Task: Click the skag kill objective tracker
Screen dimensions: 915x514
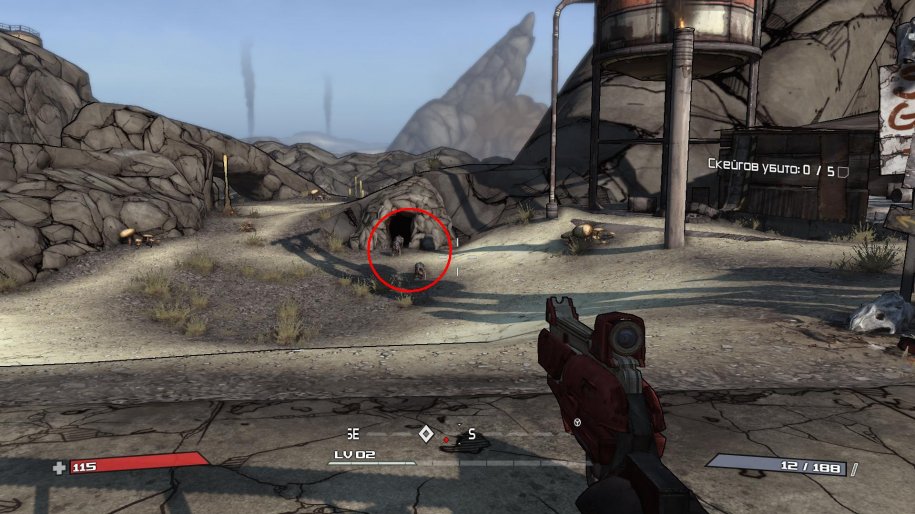Action: [770, 168]
